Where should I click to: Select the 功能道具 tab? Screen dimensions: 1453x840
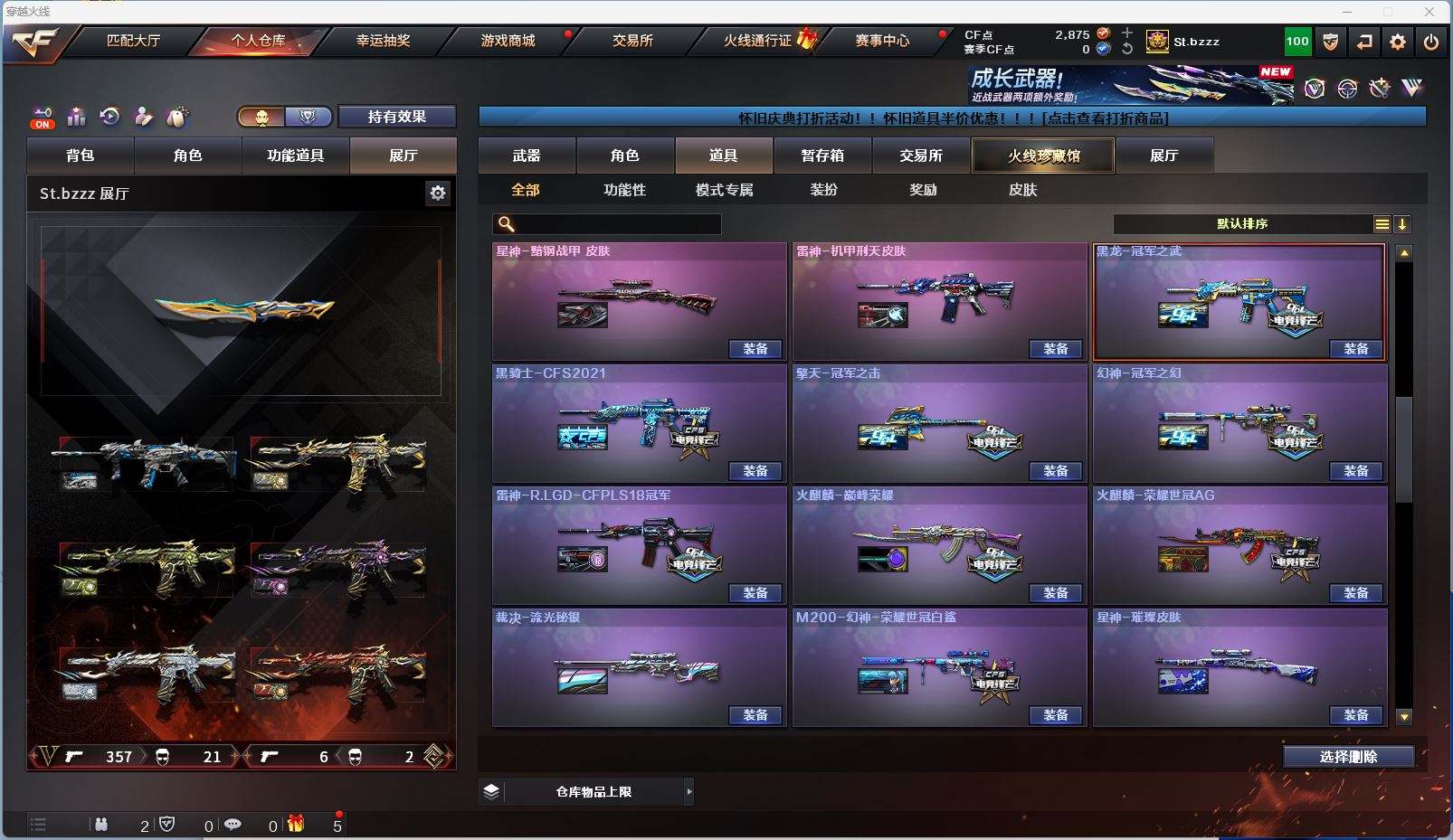[x=295, y=156]
